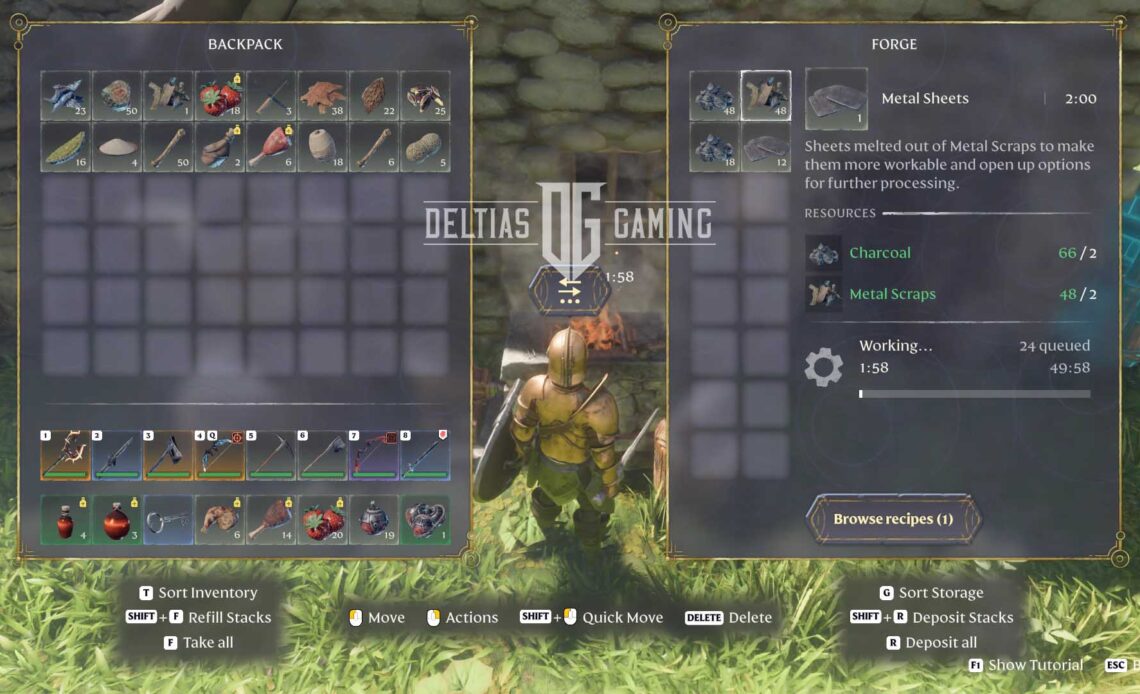Select the red bow in hotbar slot 7
1140x694 pixels.
coord(373,456)
